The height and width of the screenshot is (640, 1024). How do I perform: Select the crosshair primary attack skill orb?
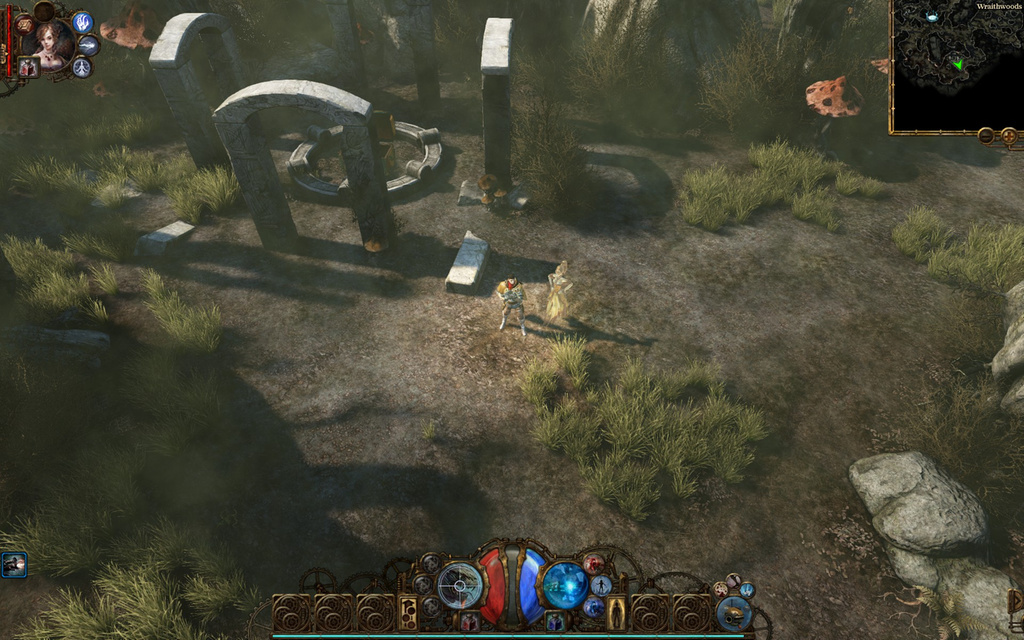(x=460, y=585)
